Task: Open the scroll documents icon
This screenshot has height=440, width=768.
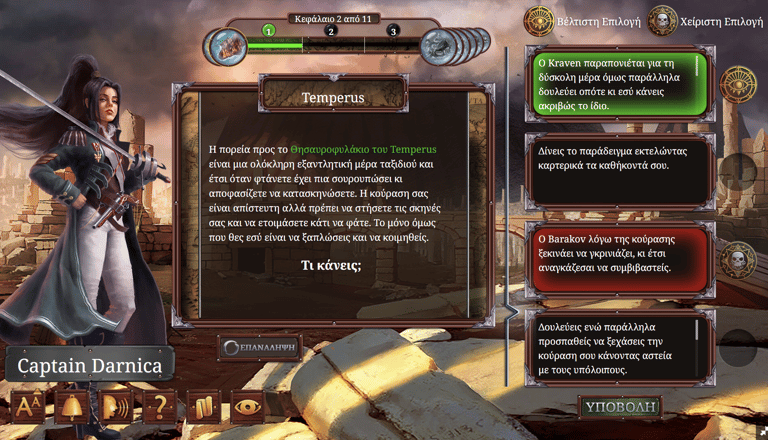Action: click(x=203, y=408)
